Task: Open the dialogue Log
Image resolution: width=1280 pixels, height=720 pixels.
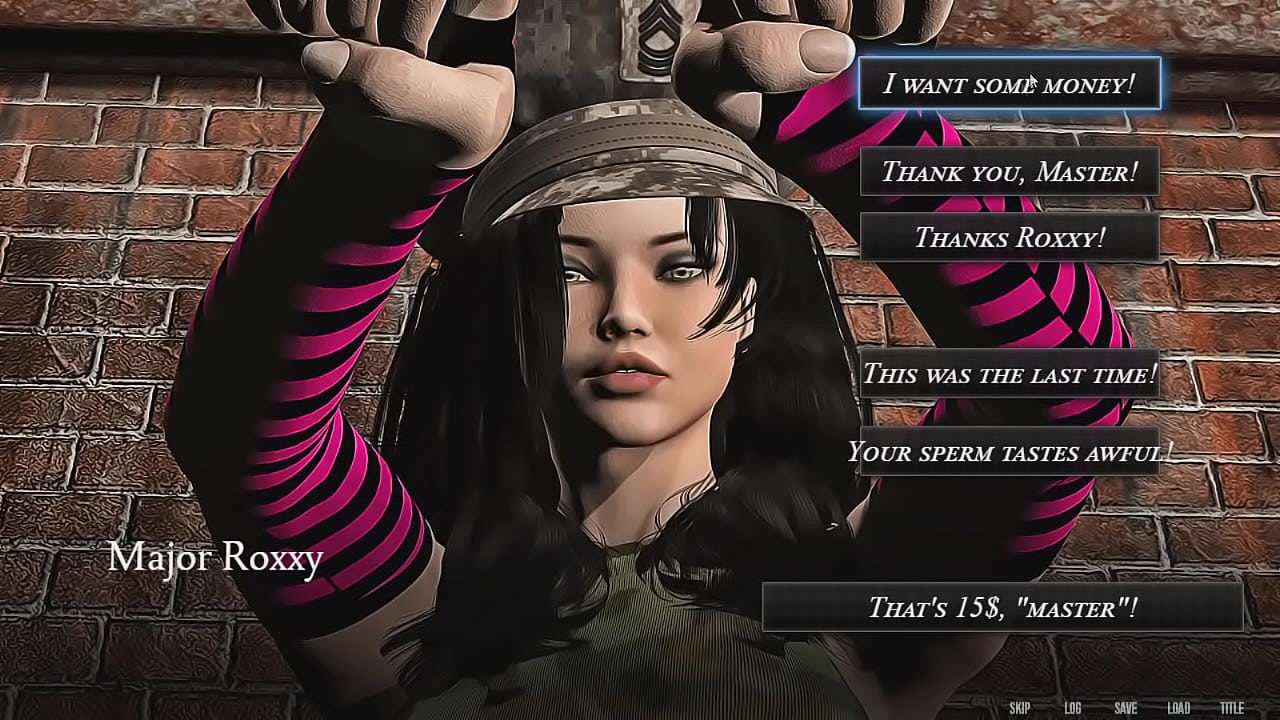Action: [1073, 708]
